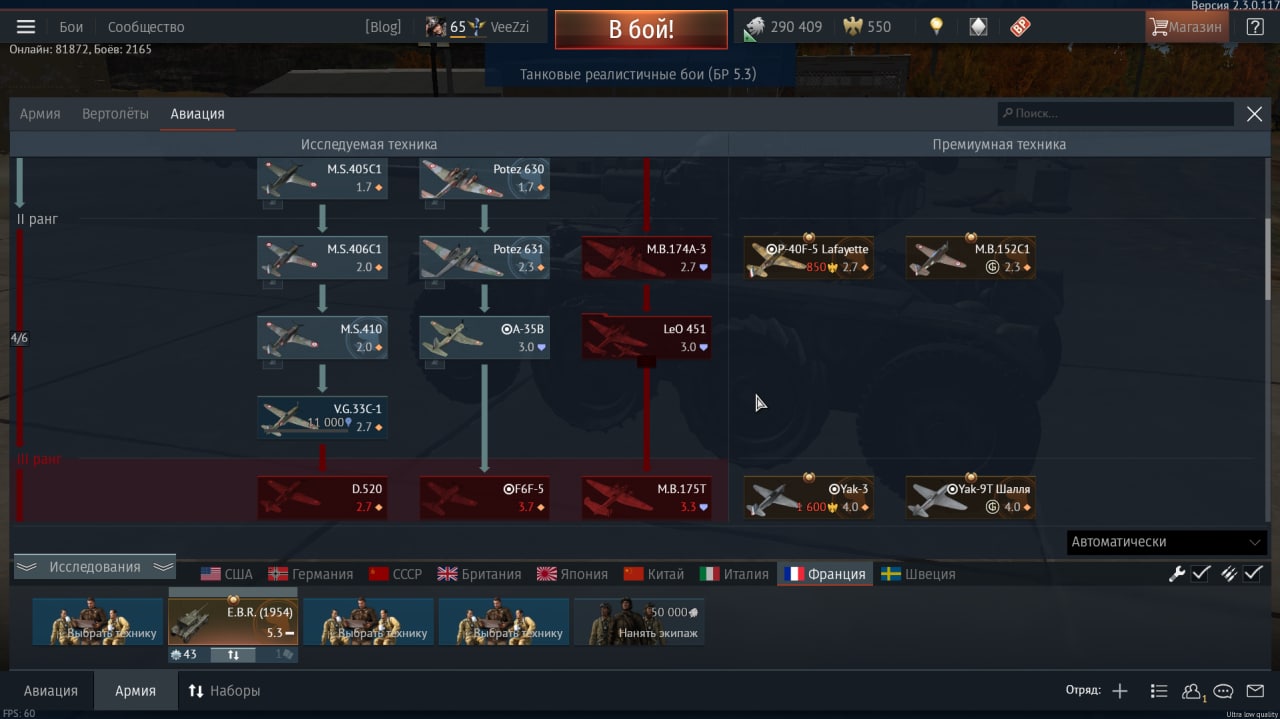Open the Автоматически dropdown

[1166, 542]
